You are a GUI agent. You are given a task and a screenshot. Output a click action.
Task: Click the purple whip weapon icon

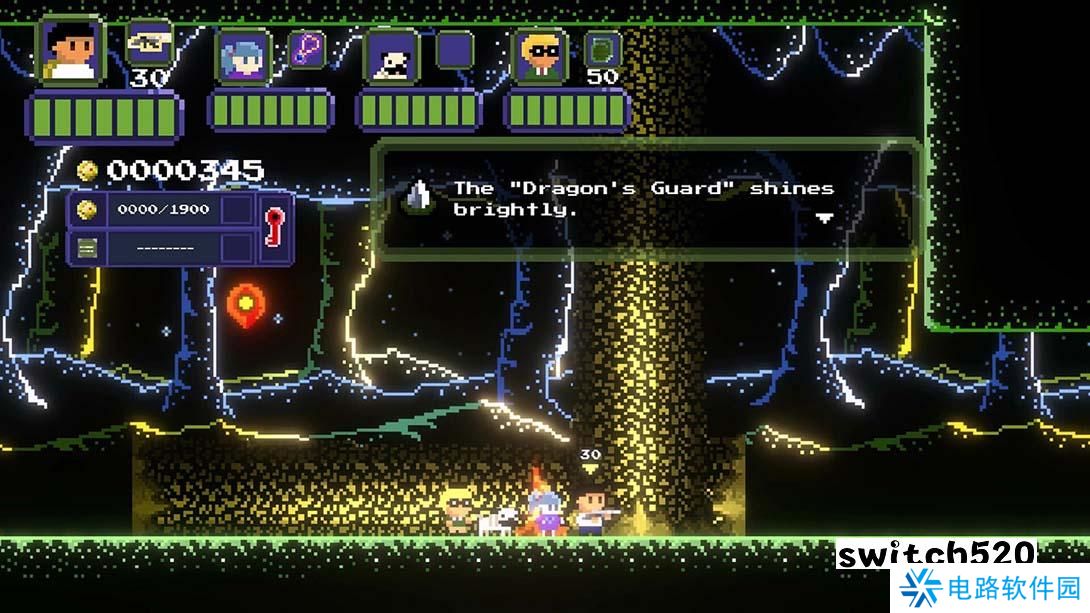click(307, 49)
